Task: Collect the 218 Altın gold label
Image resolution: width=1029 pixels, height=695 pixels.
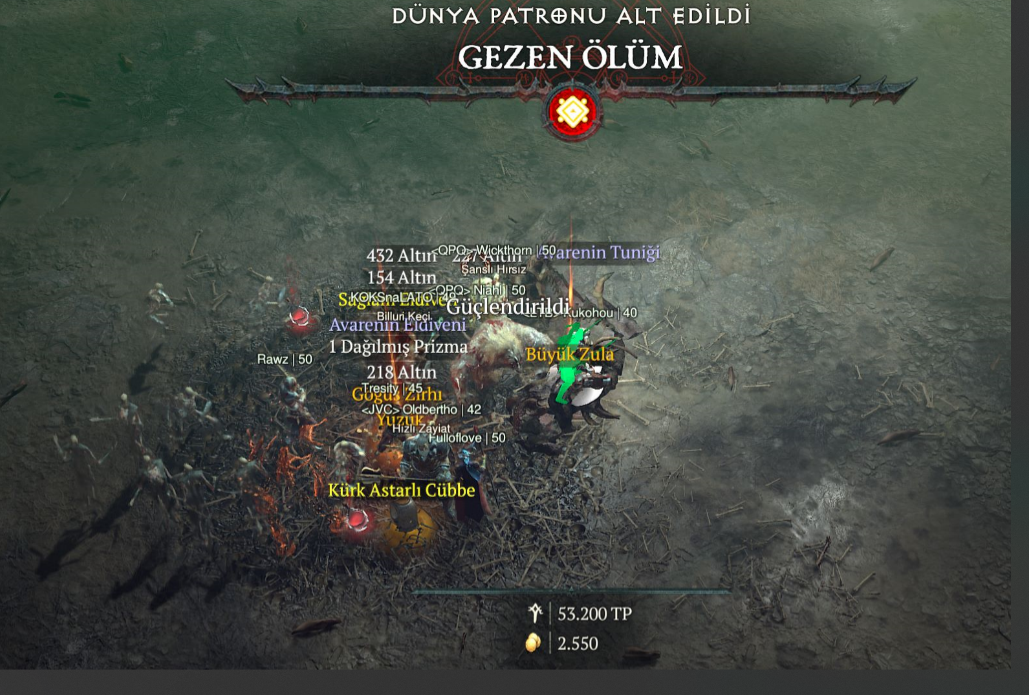Action: (x=401, y=372)
